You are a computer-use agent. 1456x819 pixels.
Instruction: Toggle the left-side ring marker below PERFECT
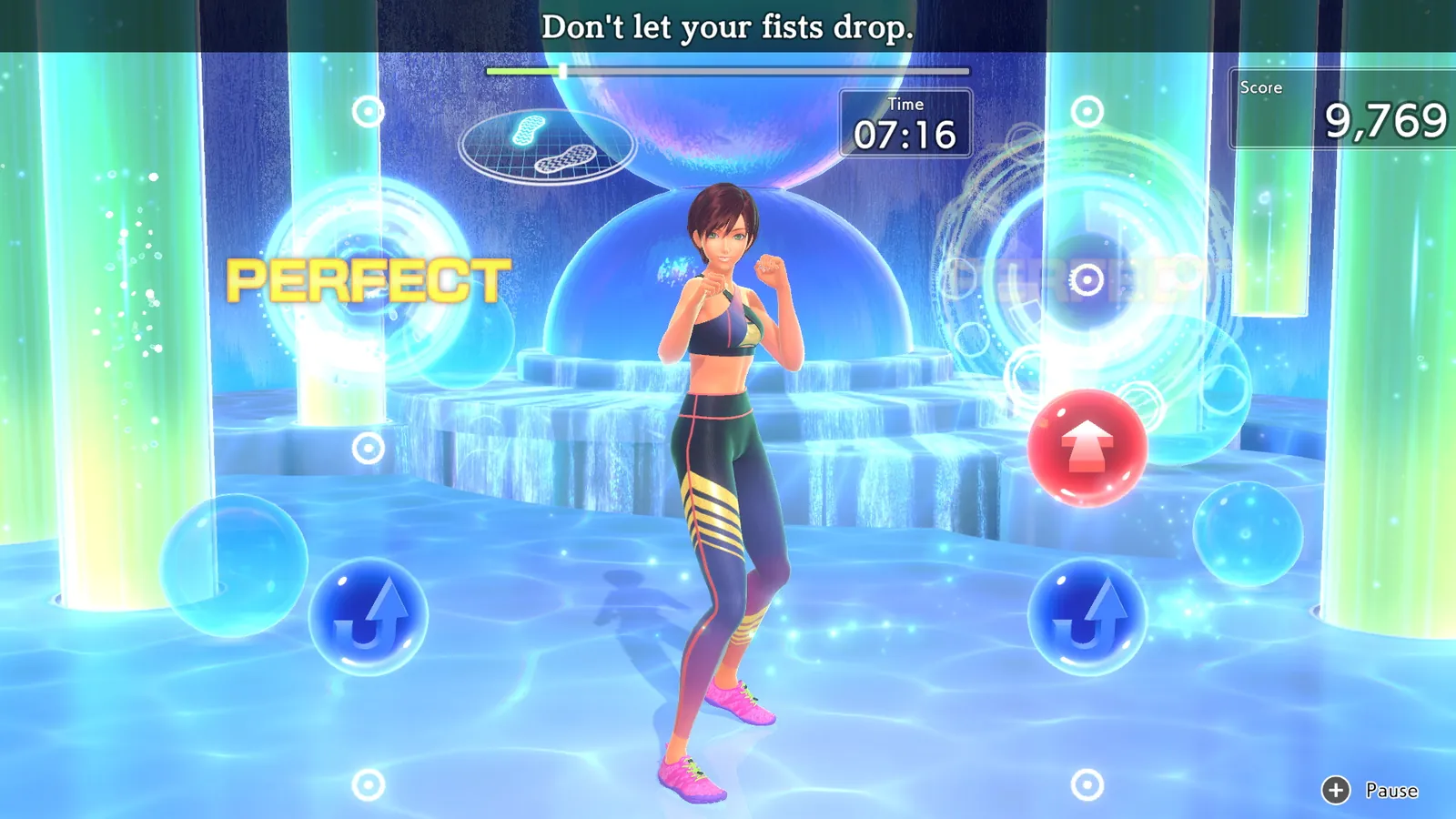369,448
